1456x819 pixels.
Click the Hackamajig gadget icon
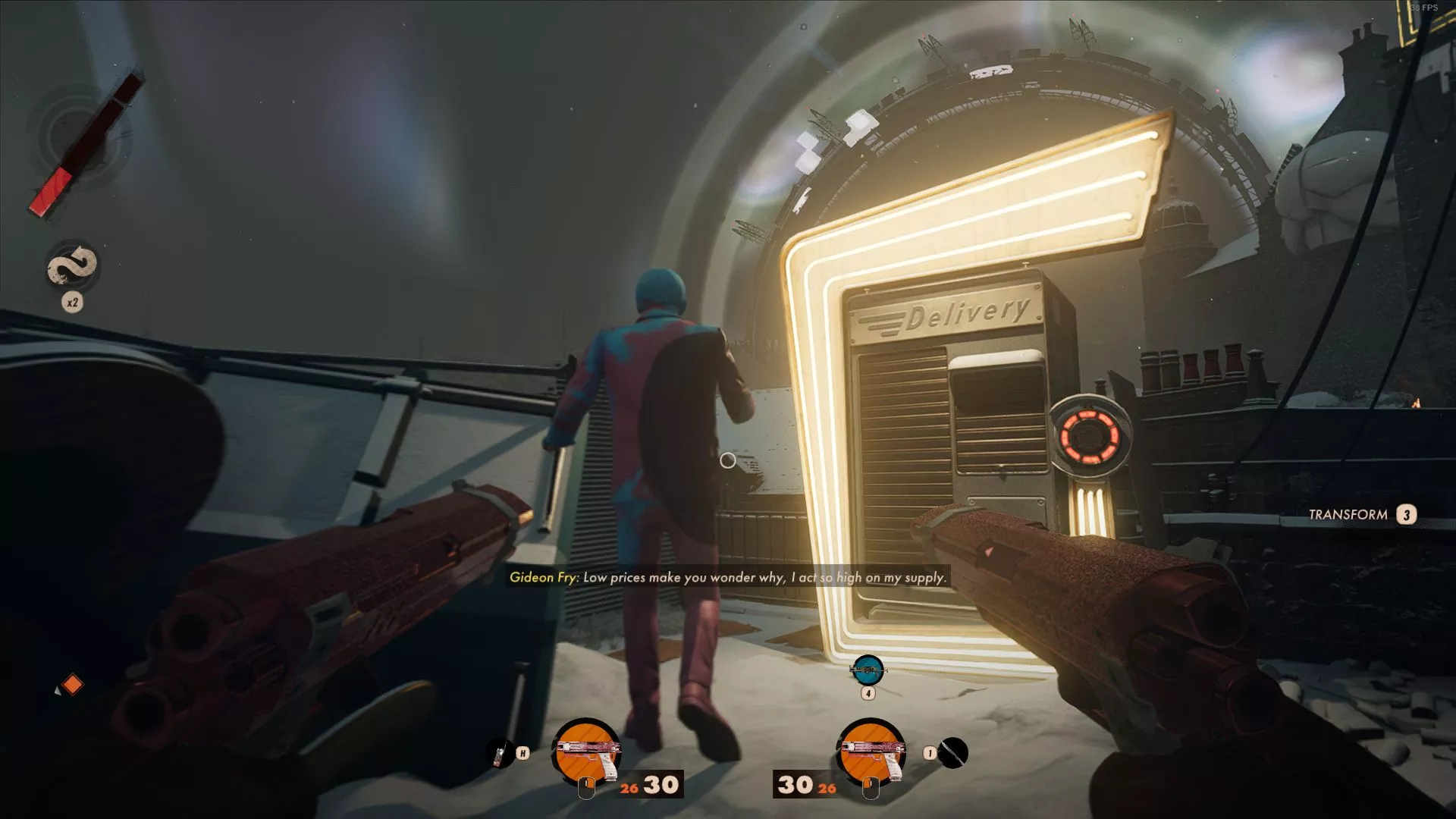pos(500,752)
